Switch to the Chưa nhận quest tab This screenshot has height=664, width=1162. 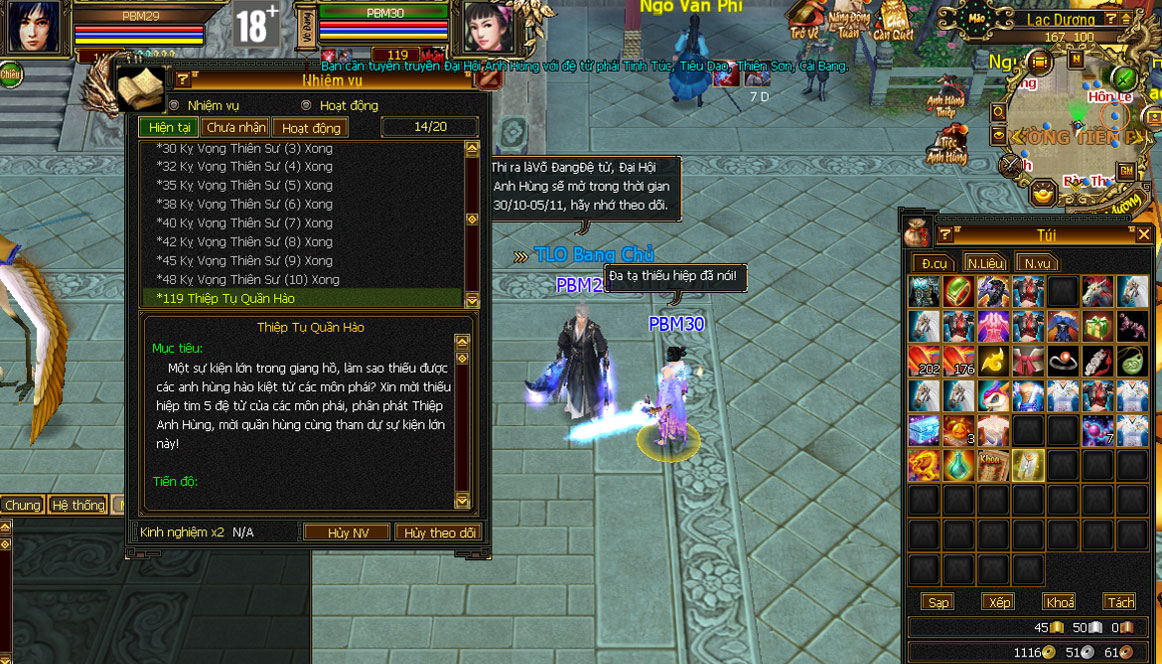point(236,128)
